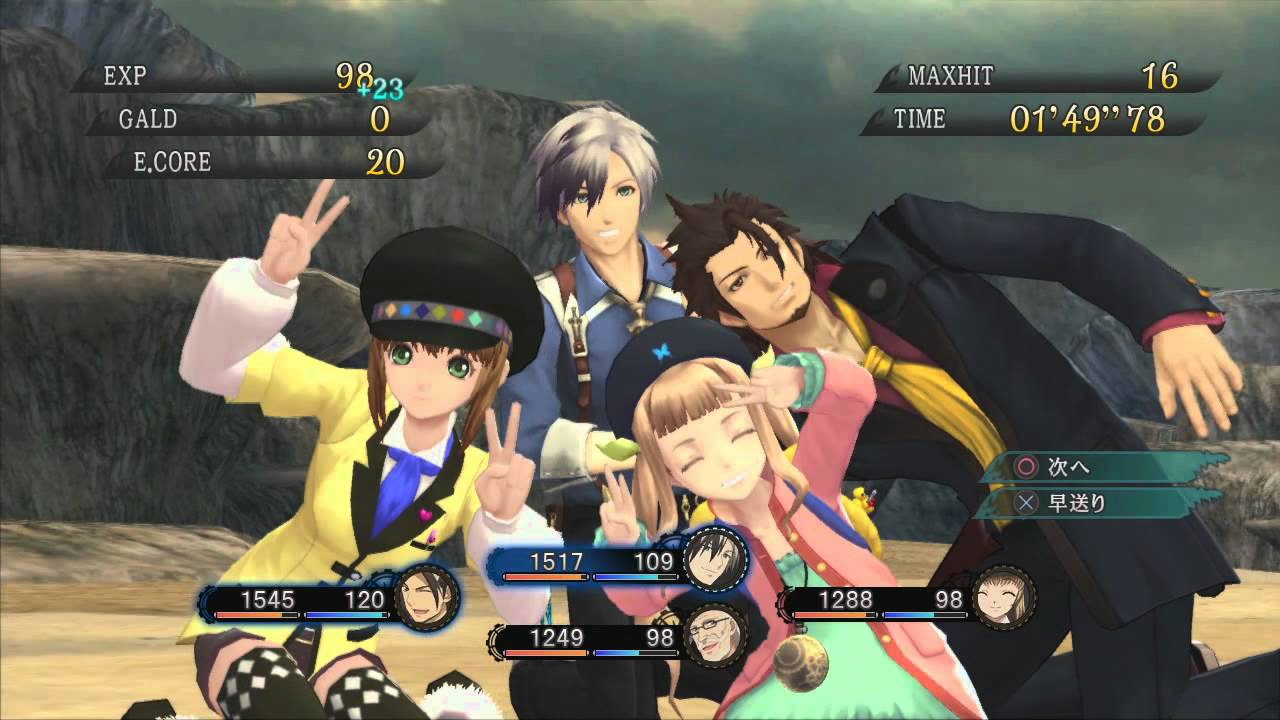Click the dark-haired portrait with 1517 HP
This screenshot has width=1280, height=720.
tap(716, 559)
